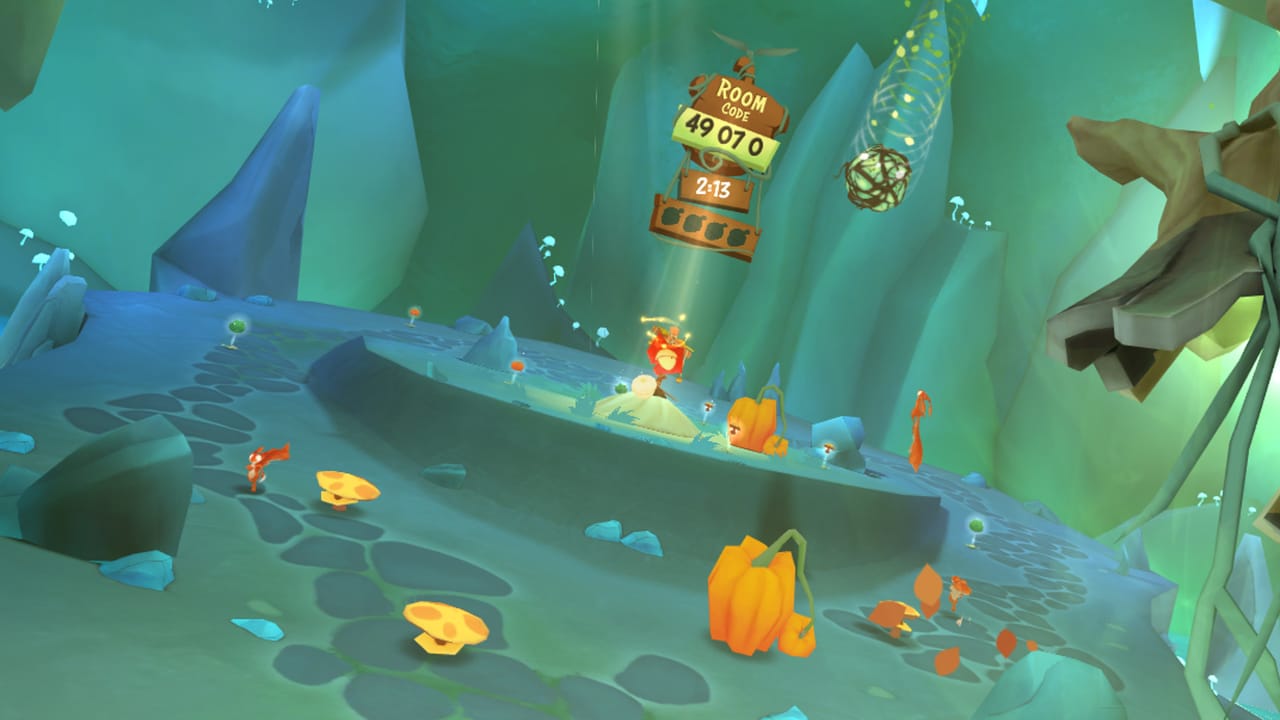1280x720 pixels.
Task: Click the first squirrel silhouette on the player board
Action: click(x=670, y=216)
